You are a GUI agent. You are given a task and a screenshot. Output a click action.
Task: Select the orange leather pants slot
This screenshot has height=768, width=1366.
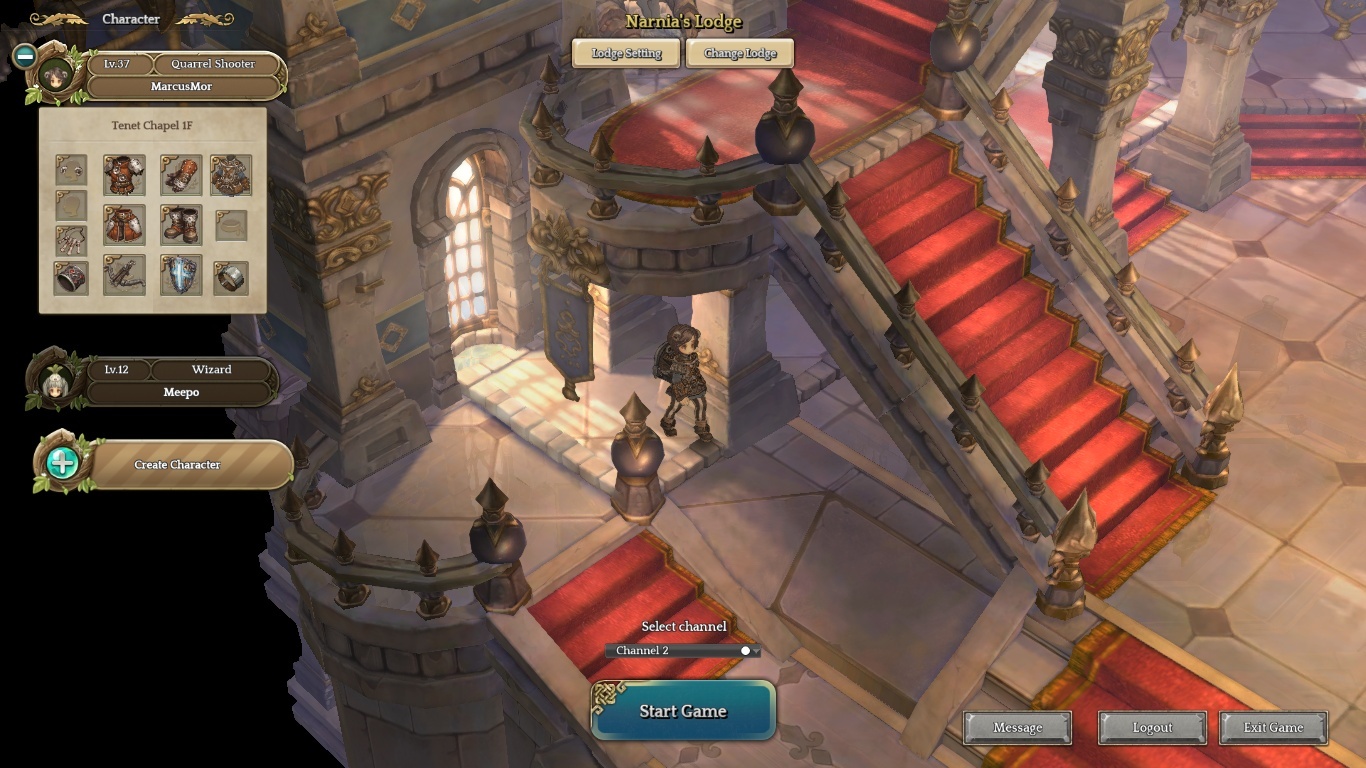(x=124, y=225)
